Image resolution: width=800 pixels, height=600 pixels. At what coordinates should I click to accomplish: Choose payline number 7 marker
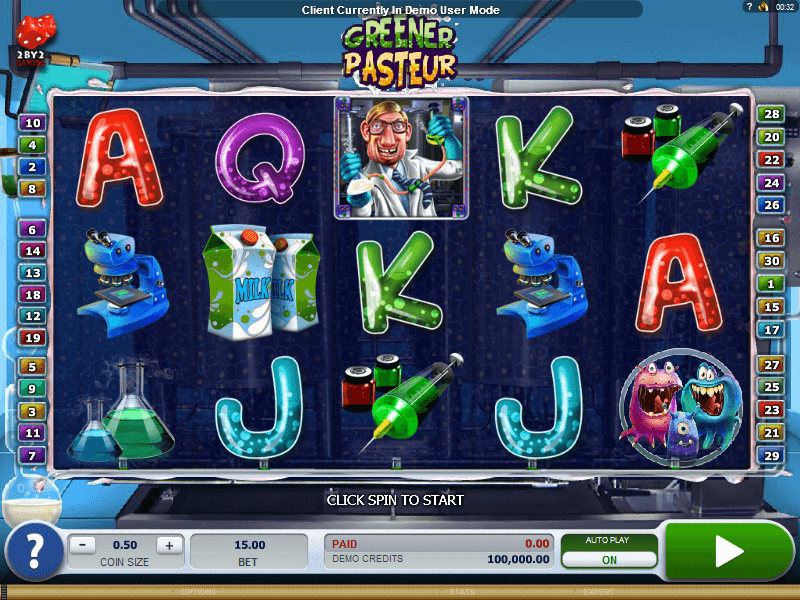click(32, 456)
